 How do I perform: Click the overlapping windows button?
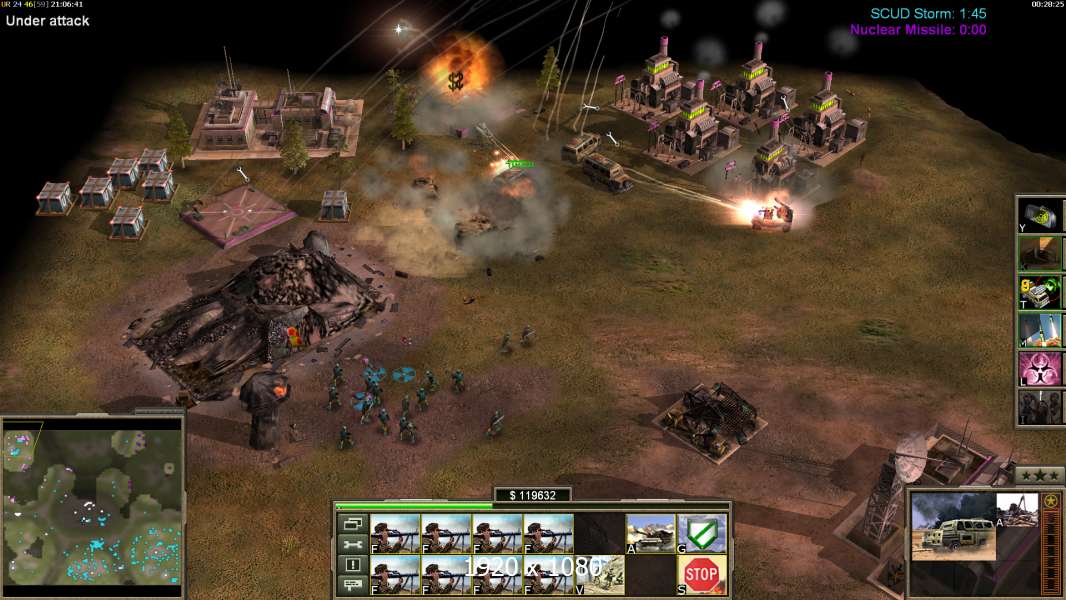coord(352,523)
